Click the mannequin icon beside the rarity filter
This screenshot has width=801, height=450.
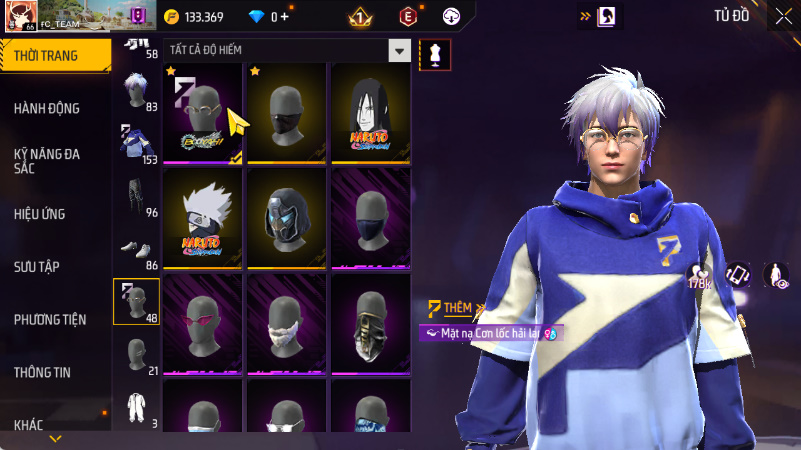click(435, 53)
